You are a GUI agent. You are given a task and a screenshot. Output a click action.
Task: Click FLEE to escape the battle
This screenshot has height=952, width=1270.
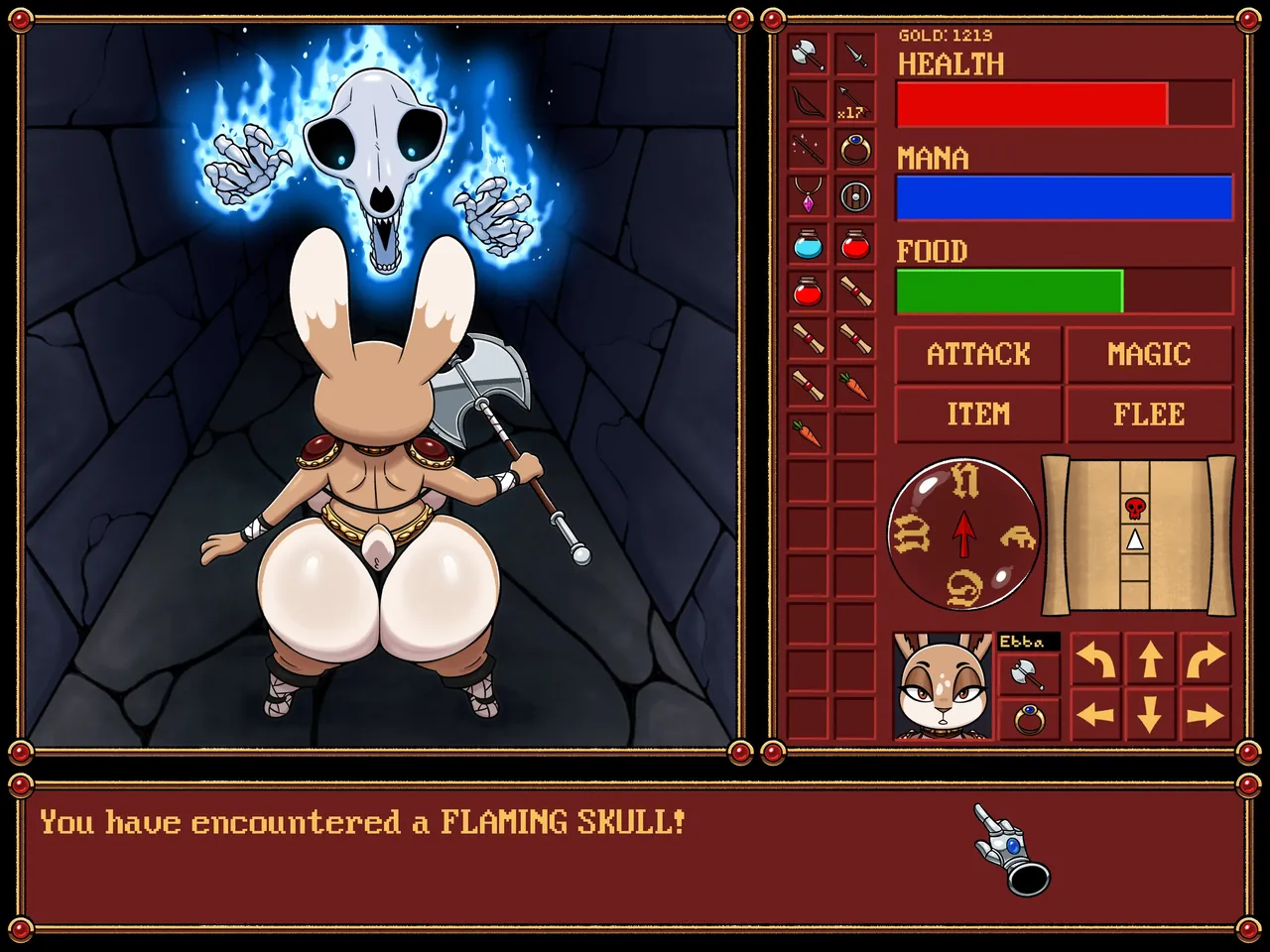click(x=1148, y=414)
